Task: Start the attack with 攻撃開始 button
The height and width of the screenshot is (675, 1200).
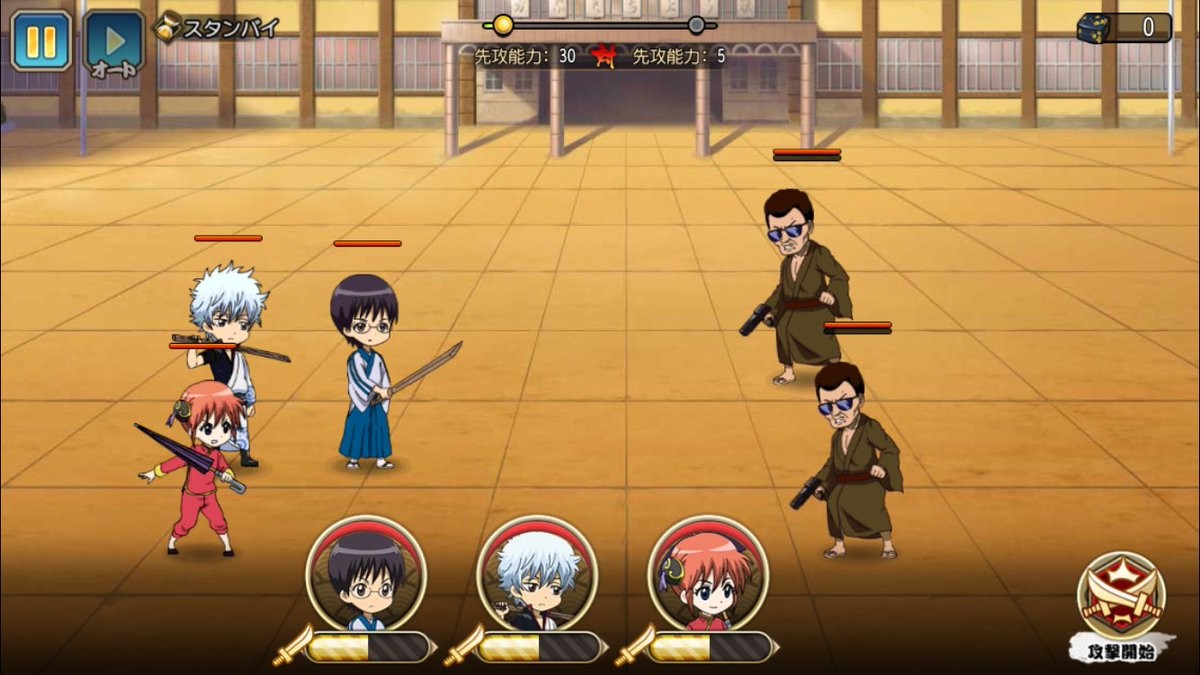Action: point(1120,603)
